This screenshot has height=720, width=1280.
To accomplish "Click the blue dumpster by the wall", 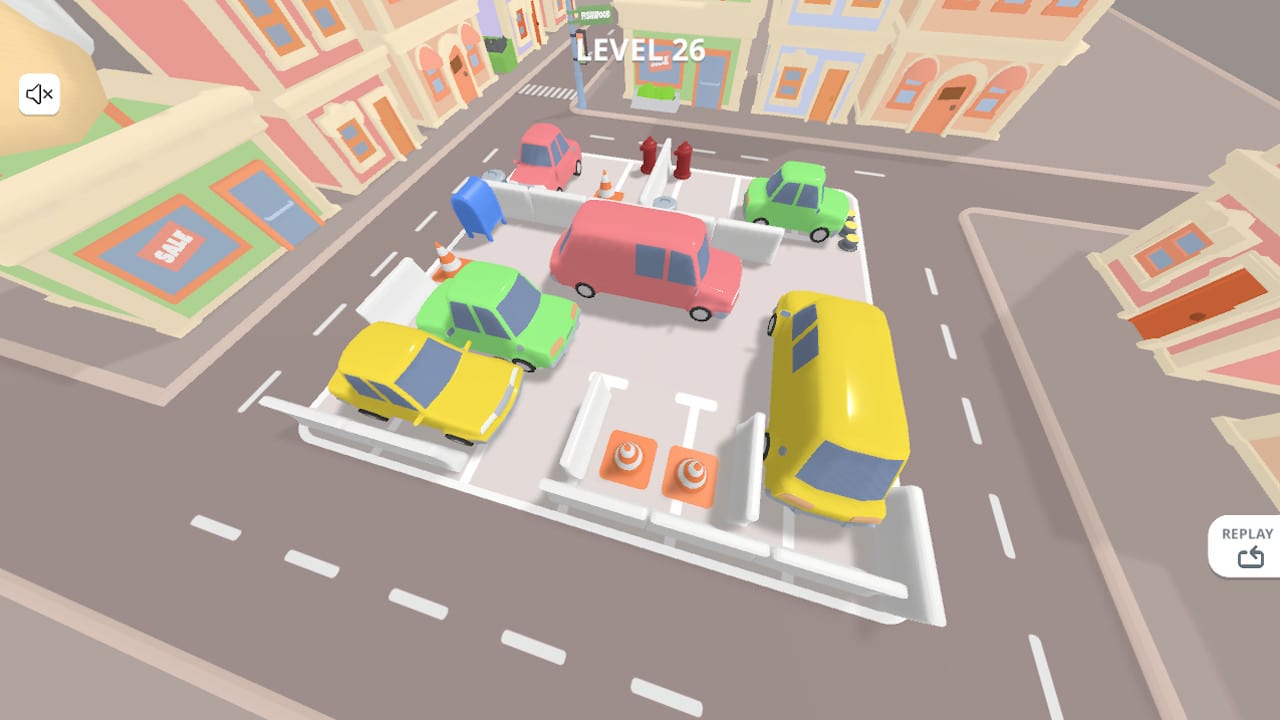I will coord(478,210).
